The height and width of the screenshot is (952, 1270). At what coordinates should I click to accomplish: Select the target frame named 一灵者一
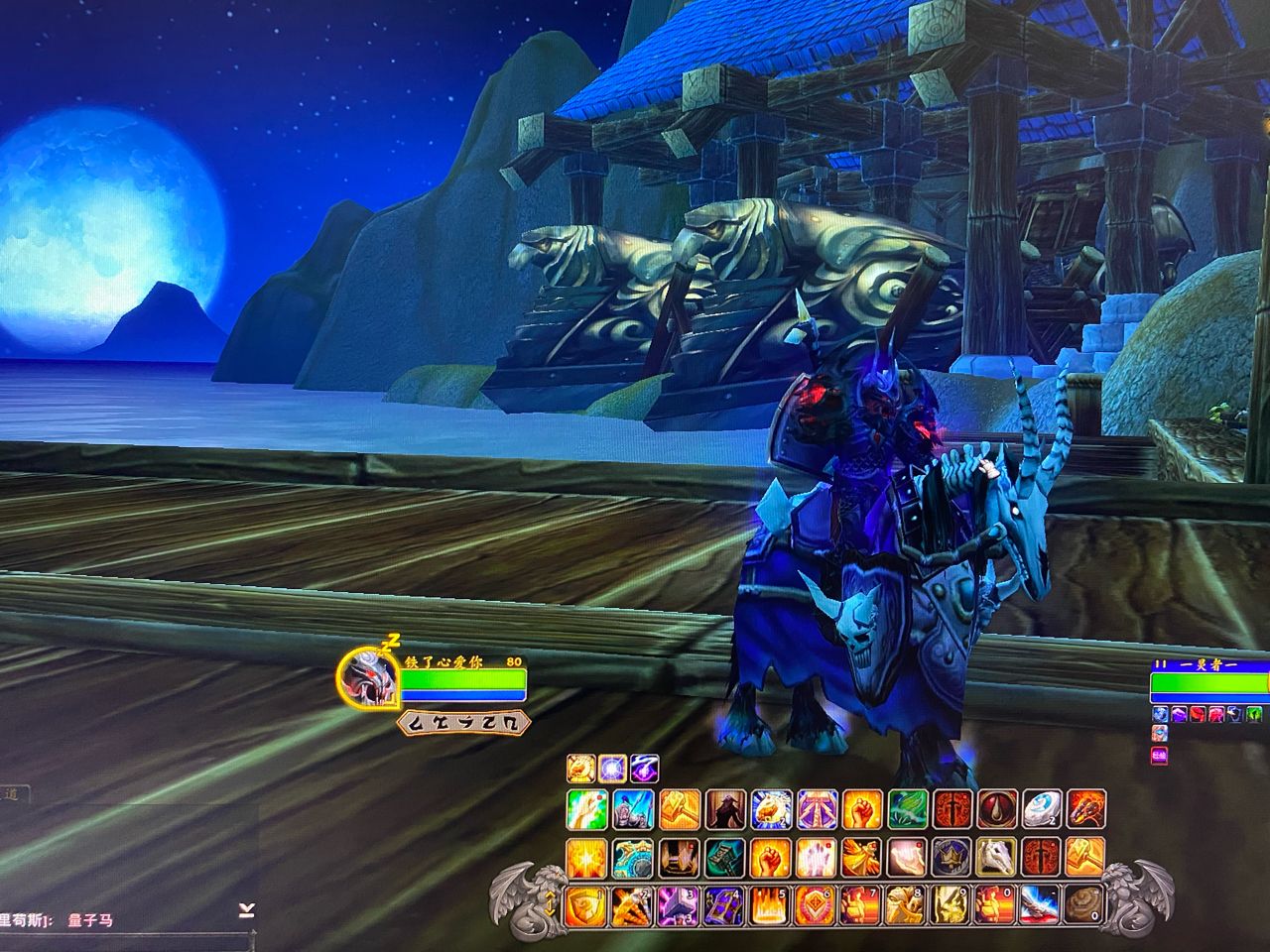pos(1208,683)
